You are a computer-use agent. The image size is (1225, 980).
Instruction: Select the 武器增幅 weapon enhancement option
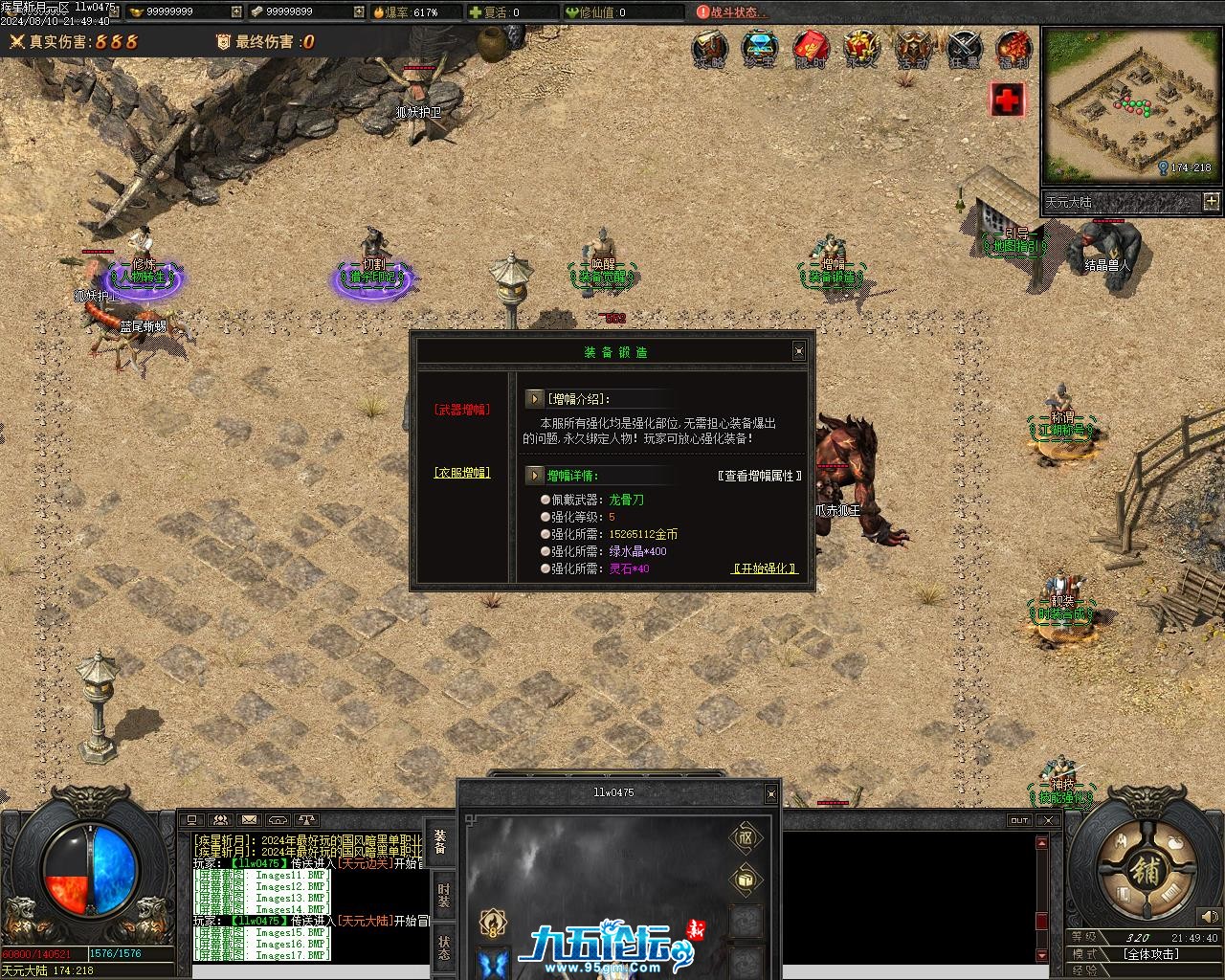(x=462, y=410)
